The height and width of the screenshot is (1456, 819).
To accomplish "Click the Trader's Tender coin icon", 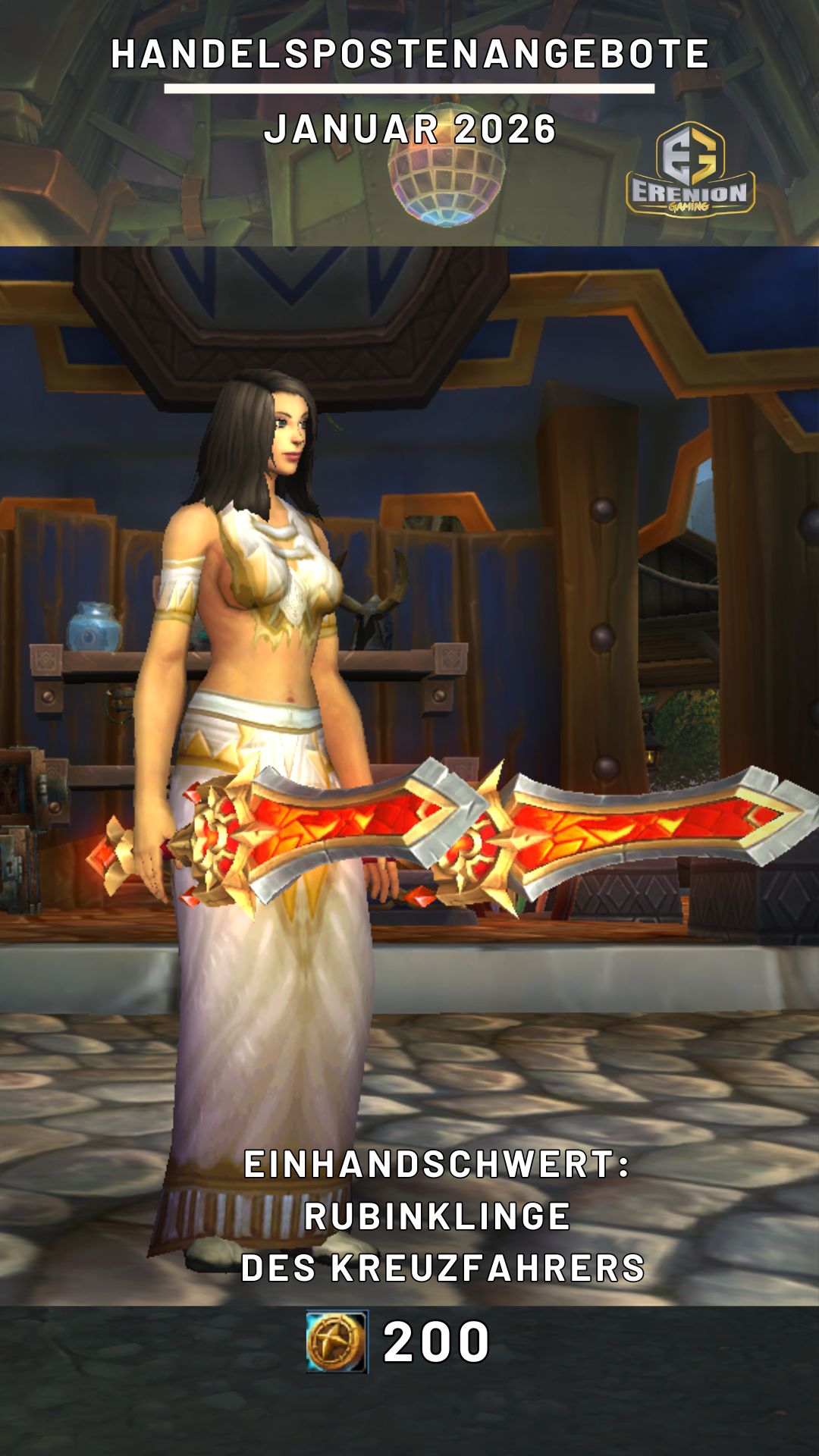I will click(337, 1341).
